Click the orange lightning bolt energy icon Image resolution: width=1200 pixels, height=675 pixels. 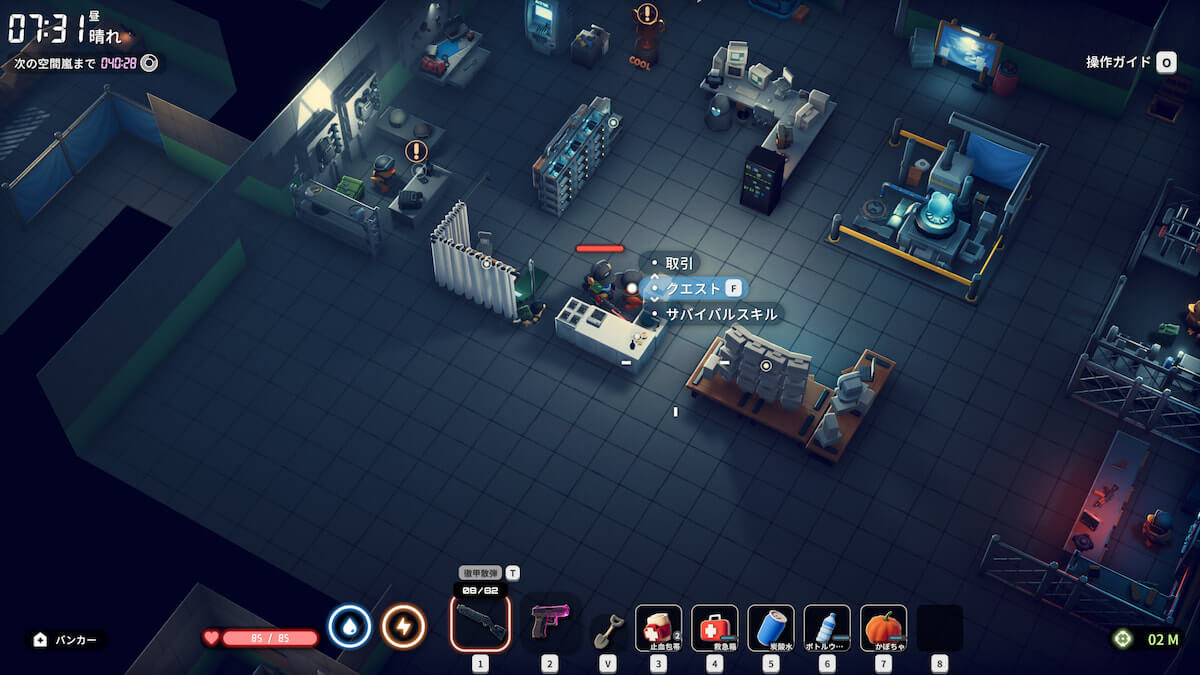coord(403,627)
